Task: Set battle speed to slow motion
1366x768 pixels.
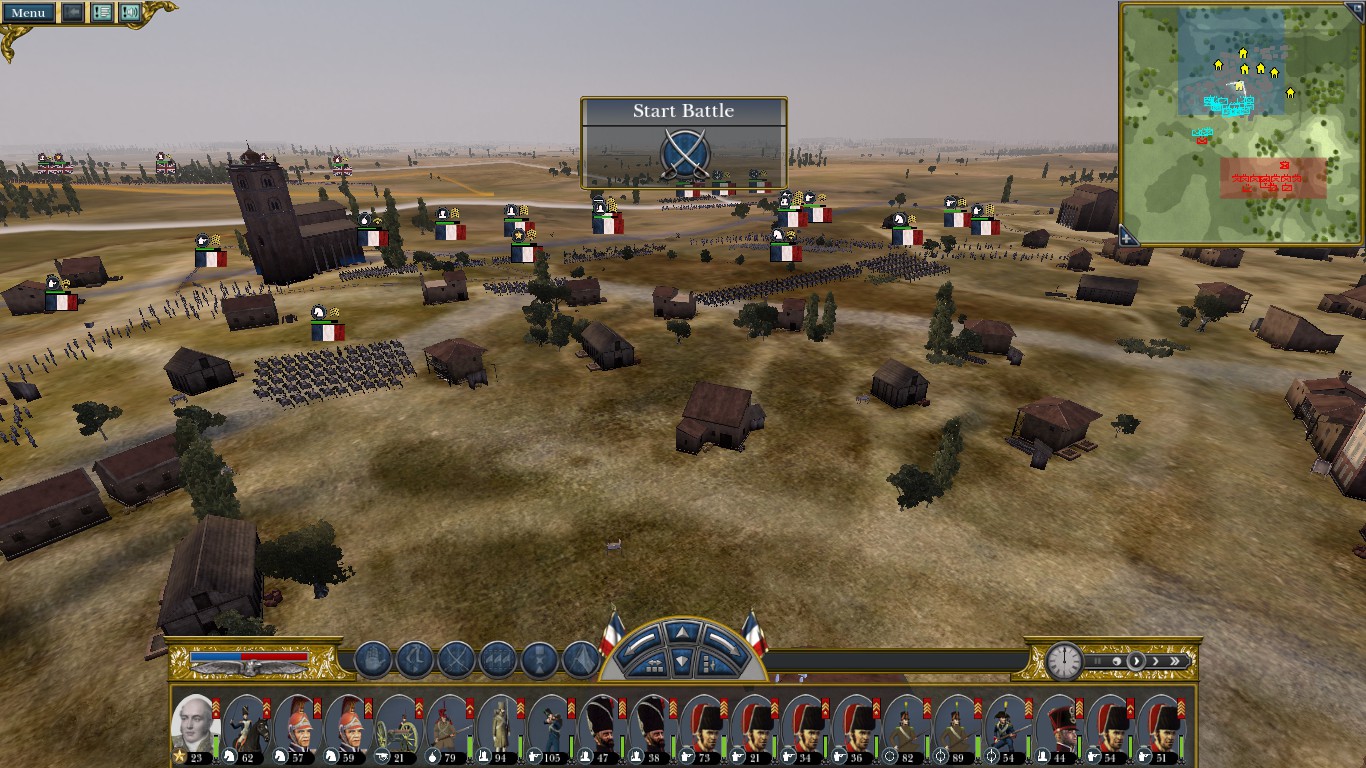Action: click(x=1116, y=661)
